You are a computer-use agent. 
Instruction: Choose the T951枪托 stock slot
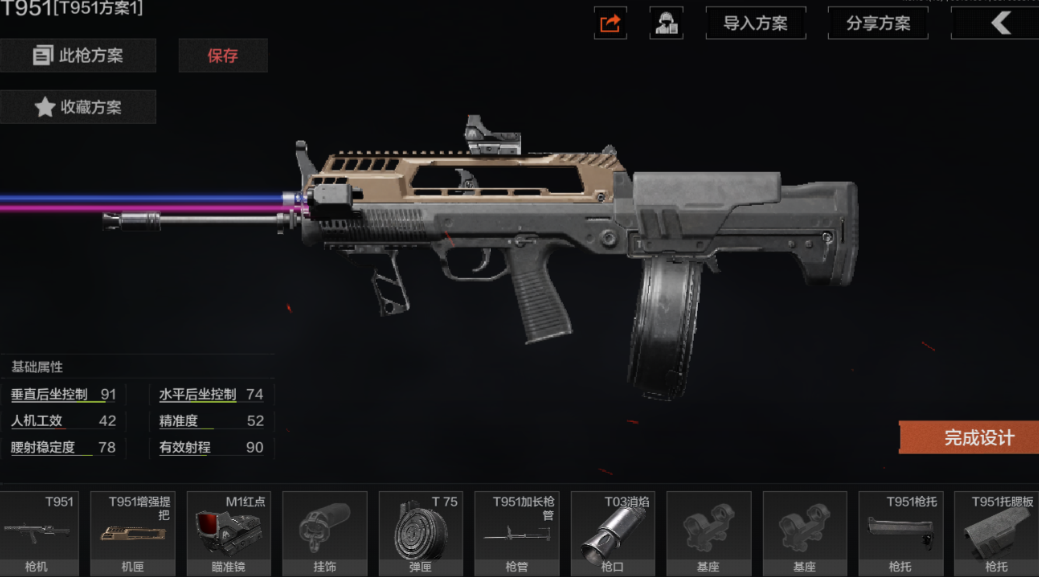[x=901, y=532]
